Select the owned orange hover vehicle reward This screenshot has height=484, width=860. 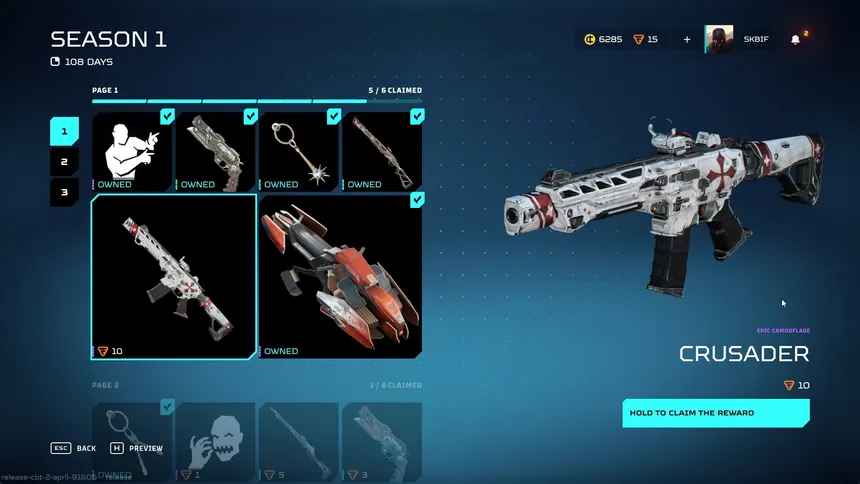[x=340, y=277]
